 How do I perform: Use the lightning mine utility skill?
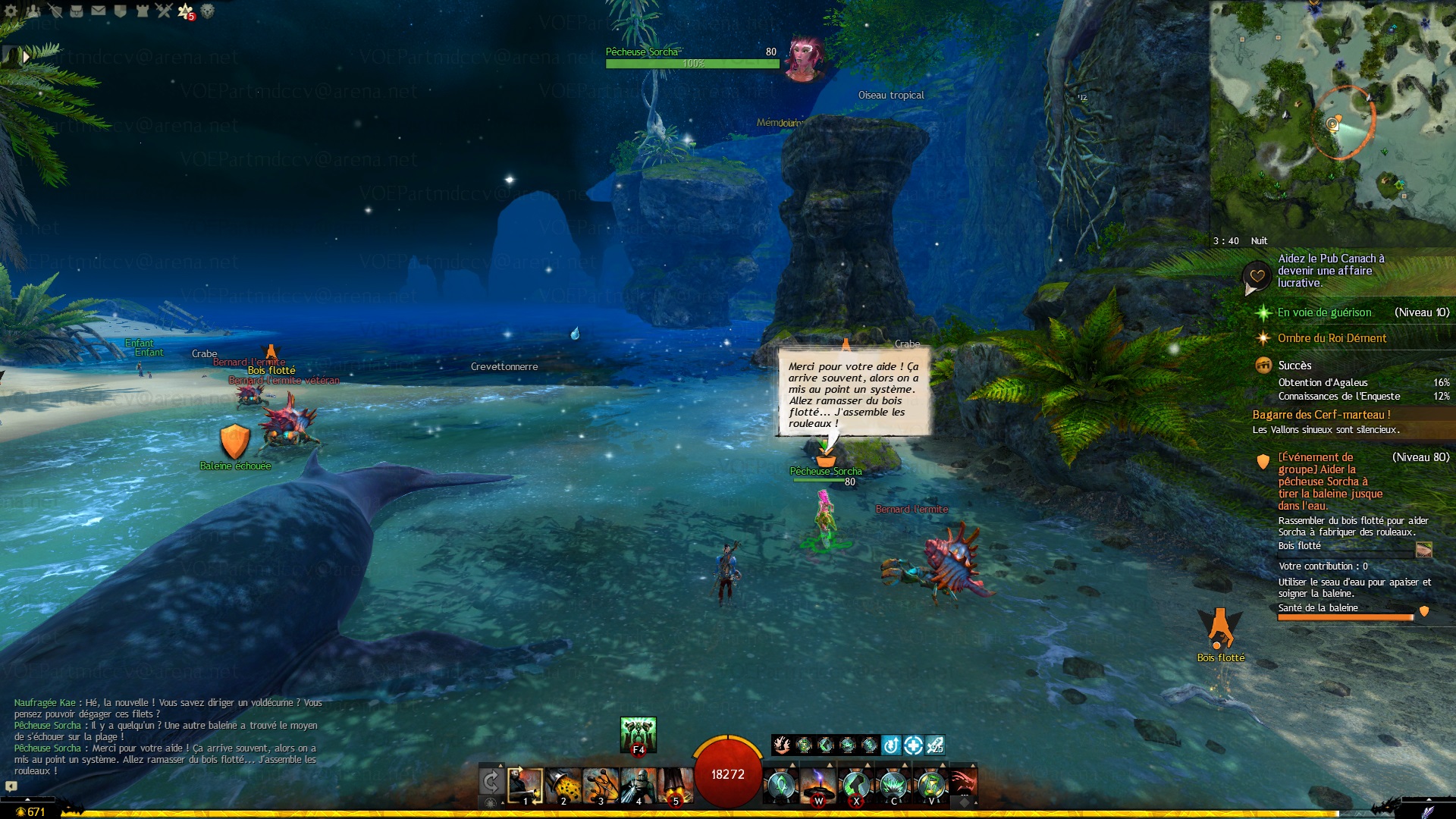(818, 785)
